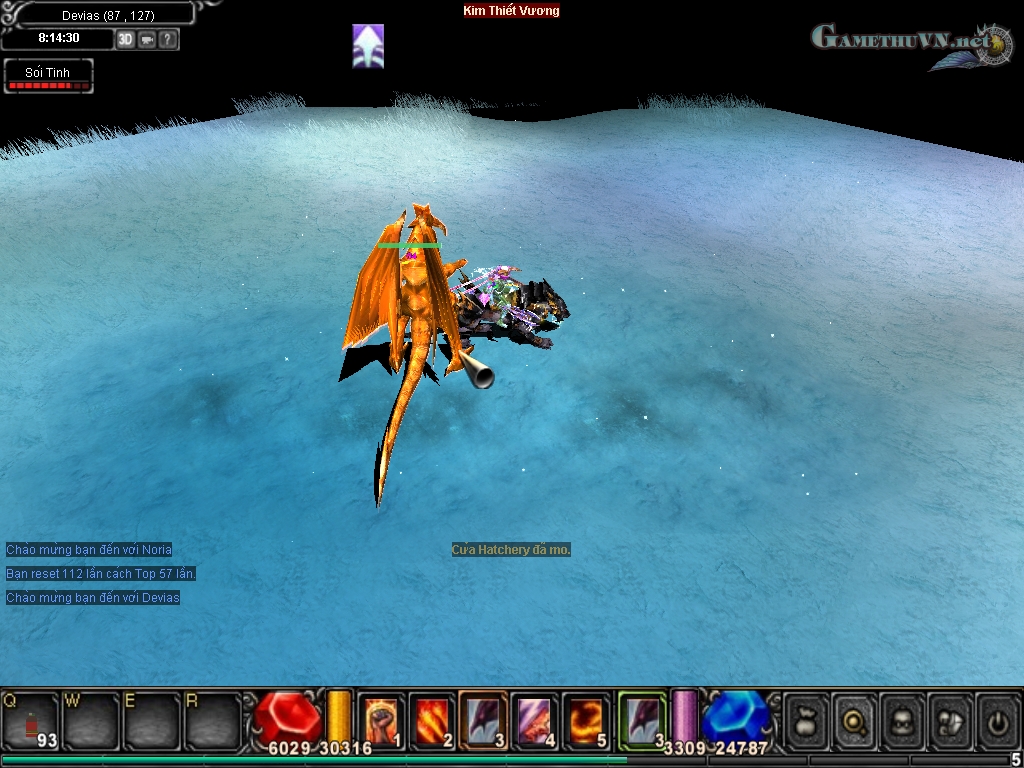Select the Sói Tinh pet panel
Image resolution: width=1024 pixels, height=768 pixels.
[x=48, y=76]
